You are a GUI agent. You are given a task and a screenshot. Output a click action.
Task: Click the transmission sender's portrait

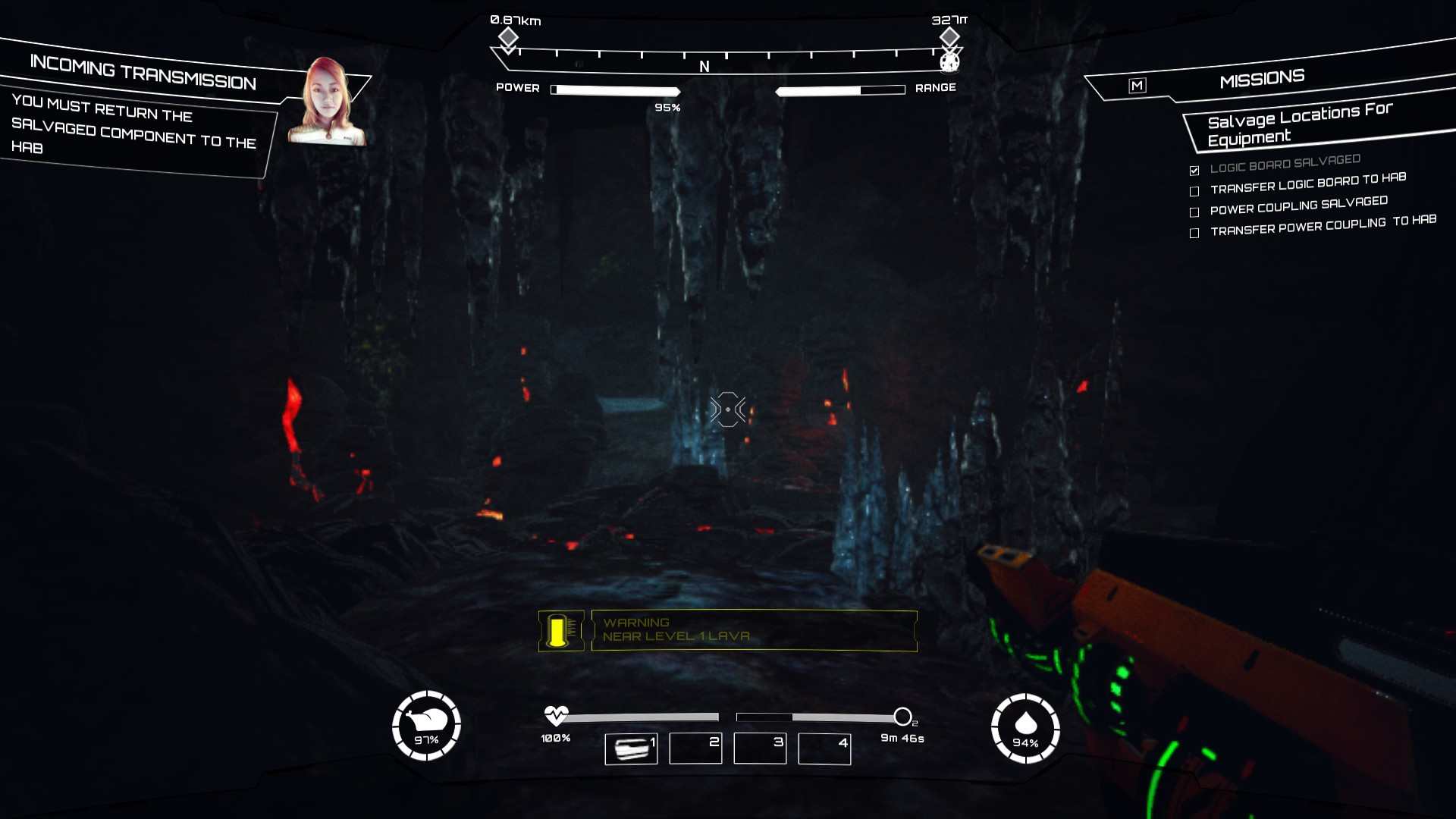[328, 102]
